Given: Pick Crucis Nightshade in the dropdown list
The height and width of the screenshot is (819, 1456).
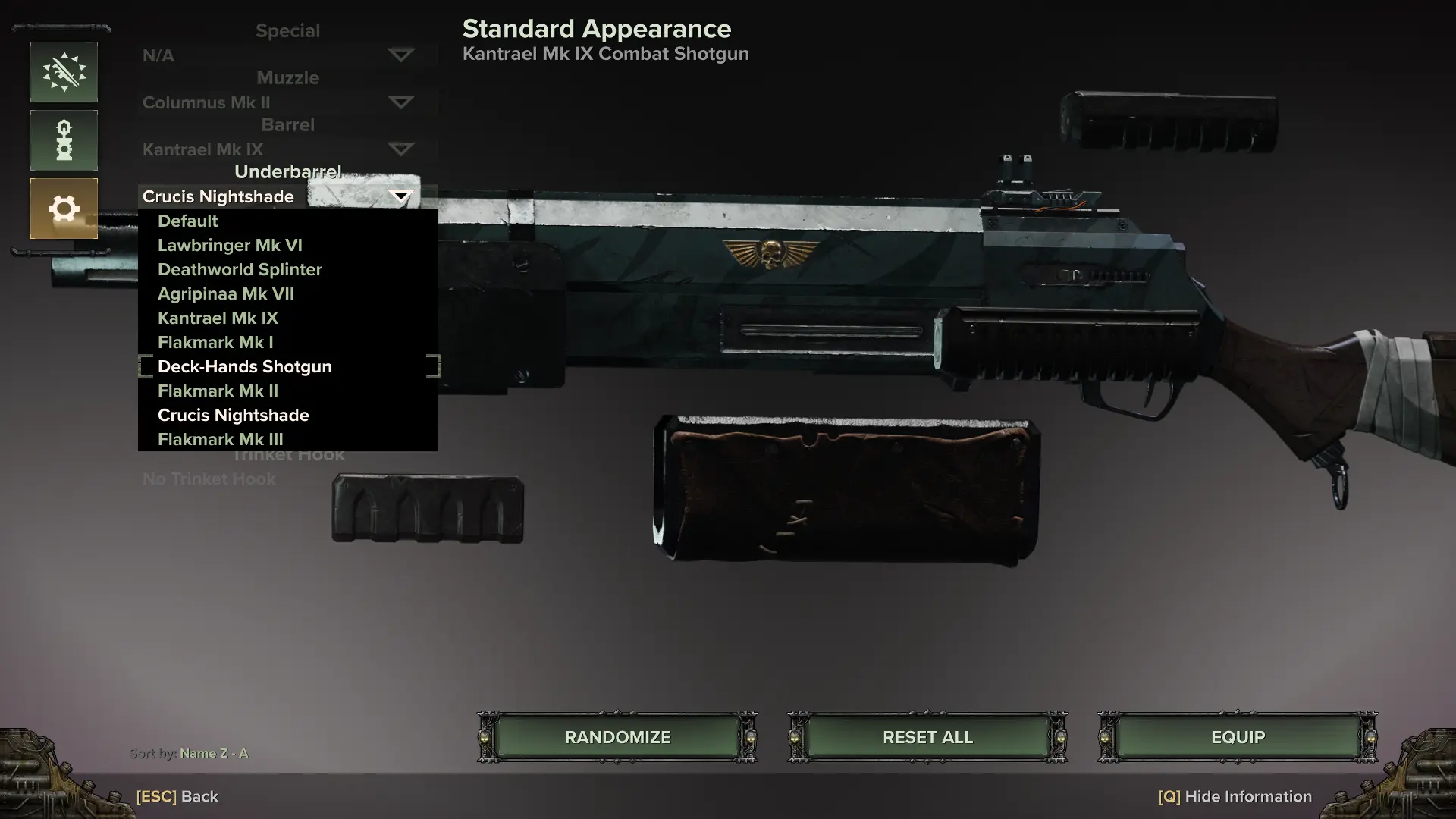Looking at the screenshot, I should 233,416.
